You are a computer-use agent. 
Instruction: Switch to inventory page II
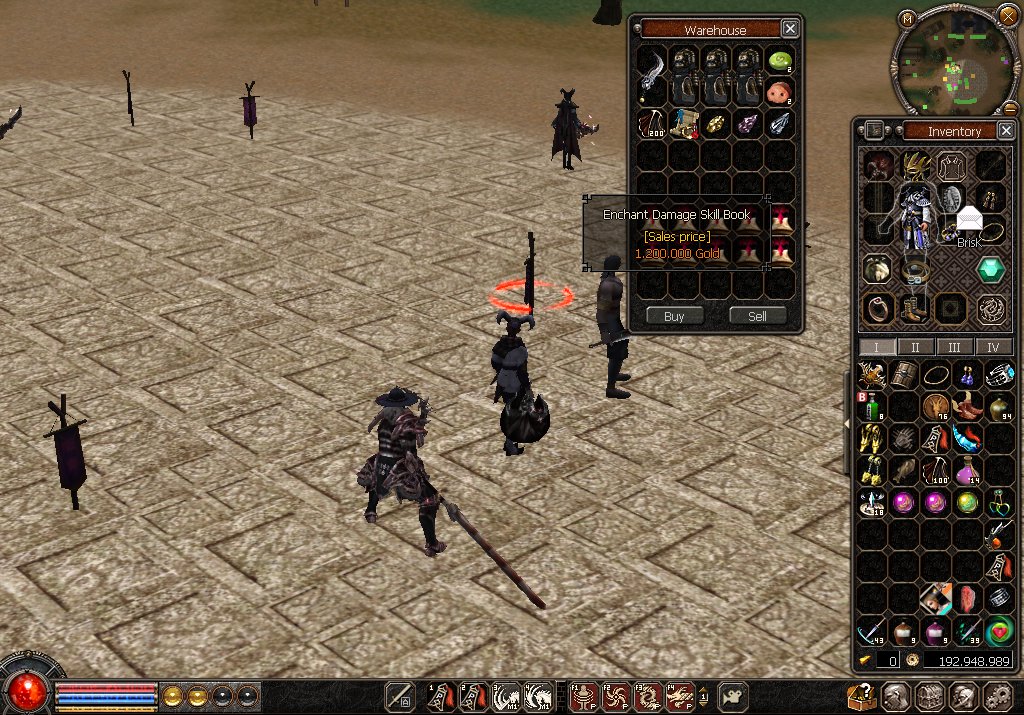915,347
